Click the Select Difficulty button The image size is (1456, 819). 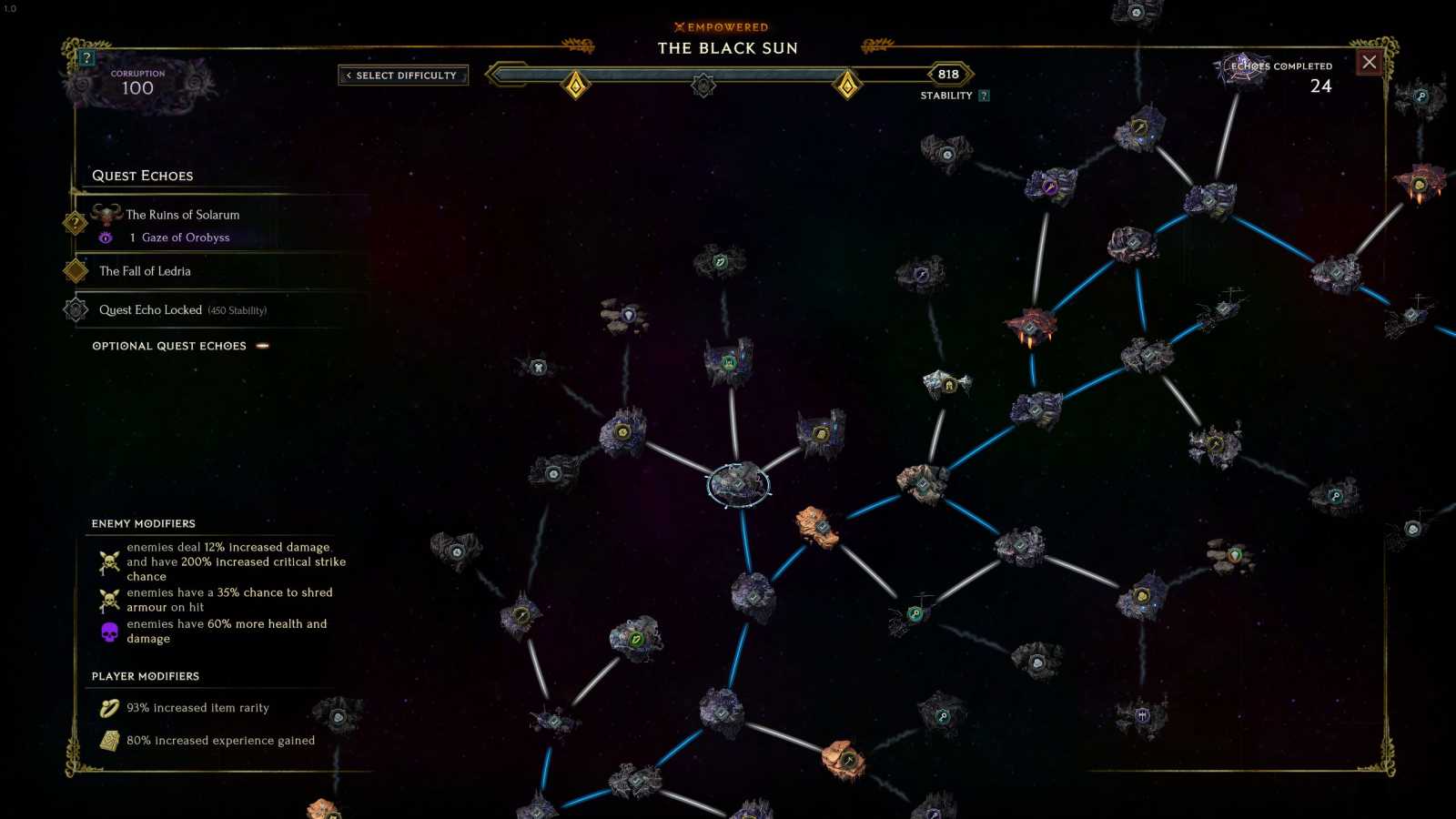click(403, 76)
